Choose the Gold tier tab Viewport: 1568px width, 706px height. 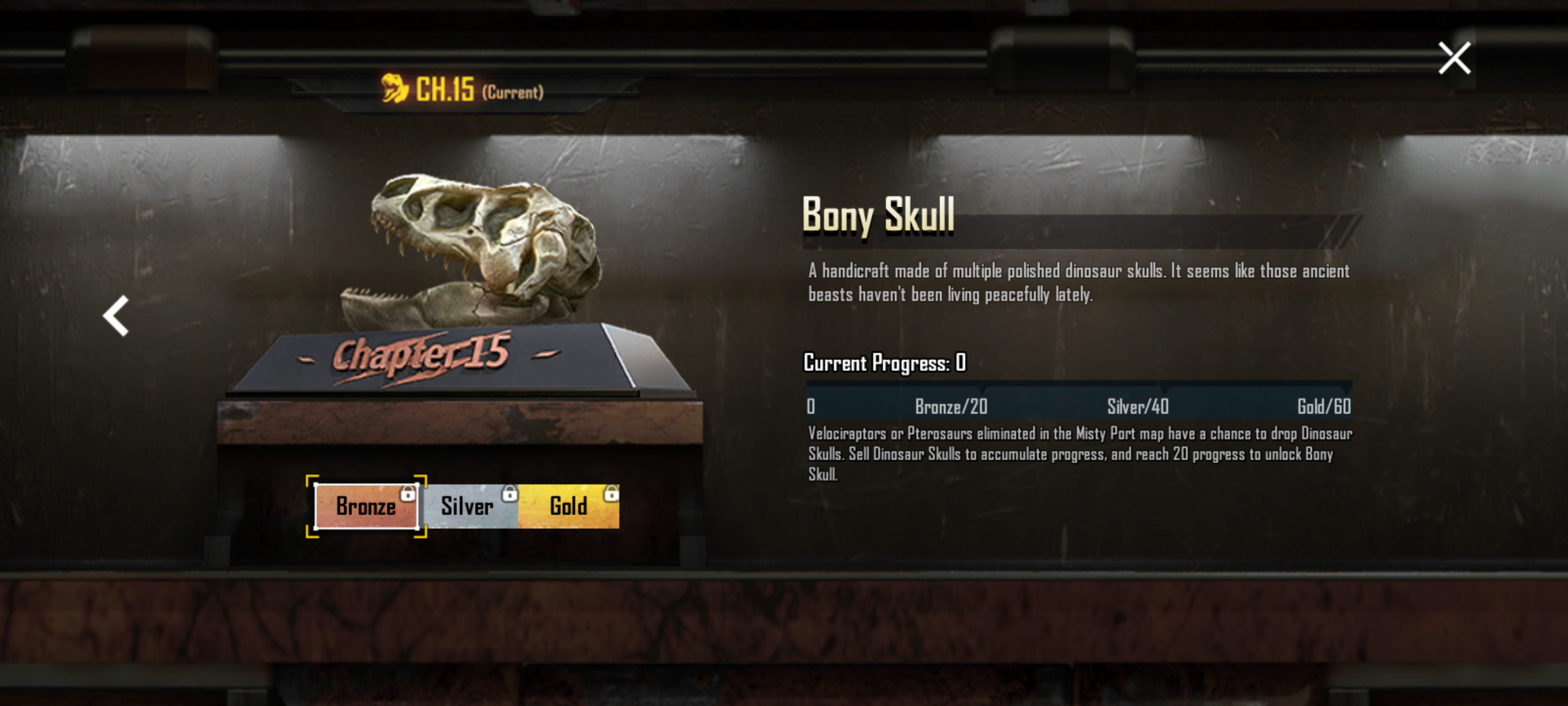tap(568, 506)
